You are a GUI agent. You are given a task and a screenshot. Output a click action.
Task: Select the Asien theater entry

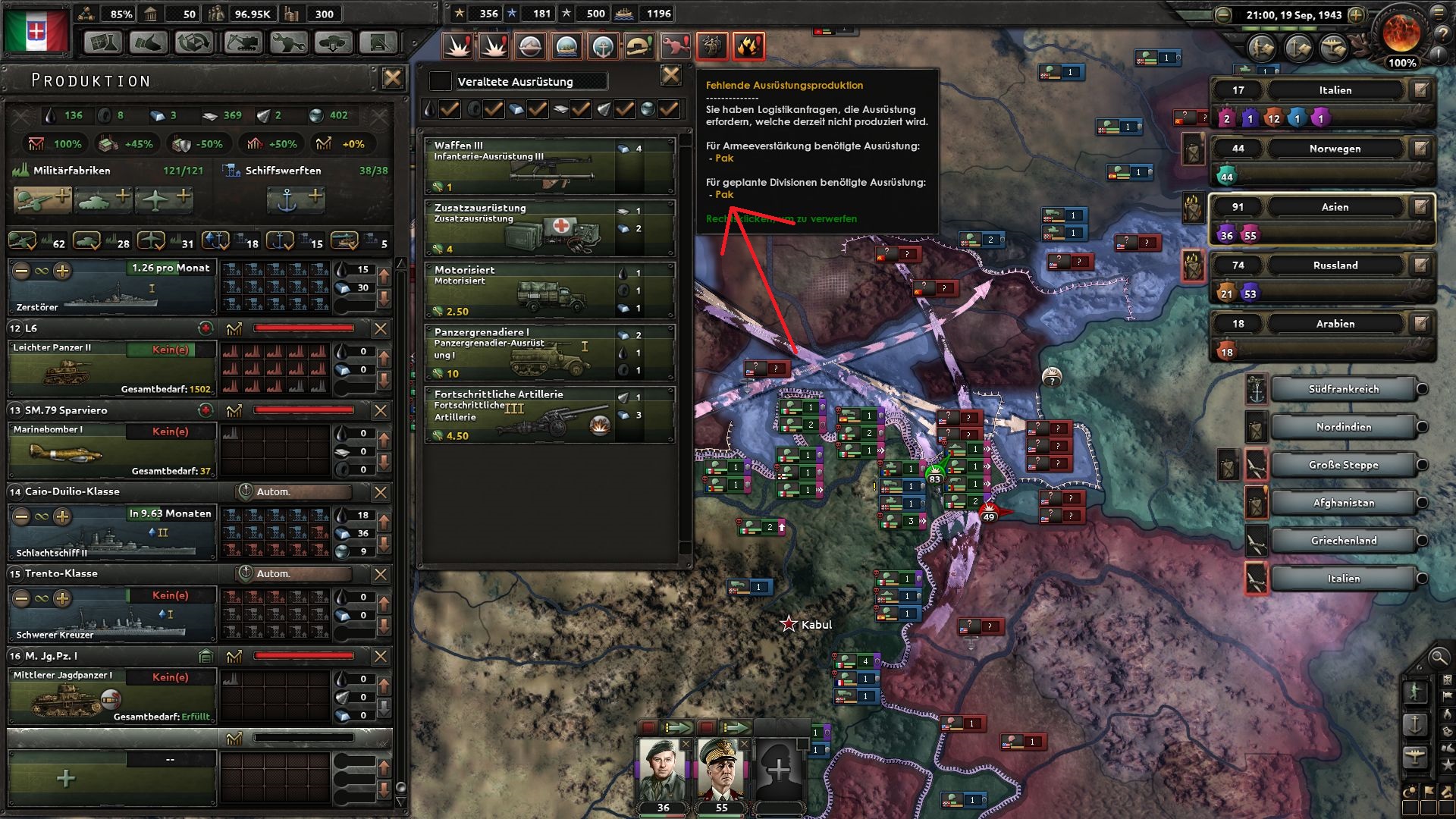1336,206
